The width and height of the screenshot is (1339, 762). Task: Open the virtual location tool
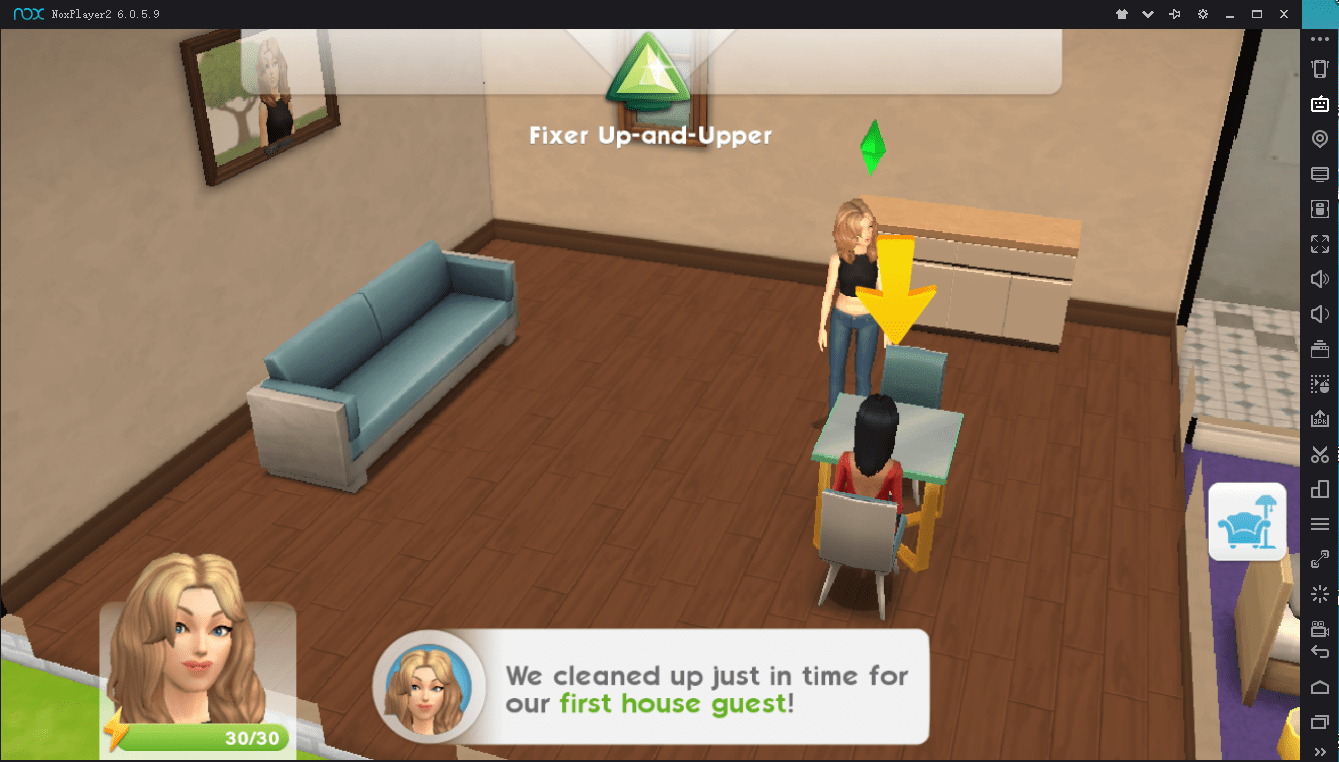1320,138
